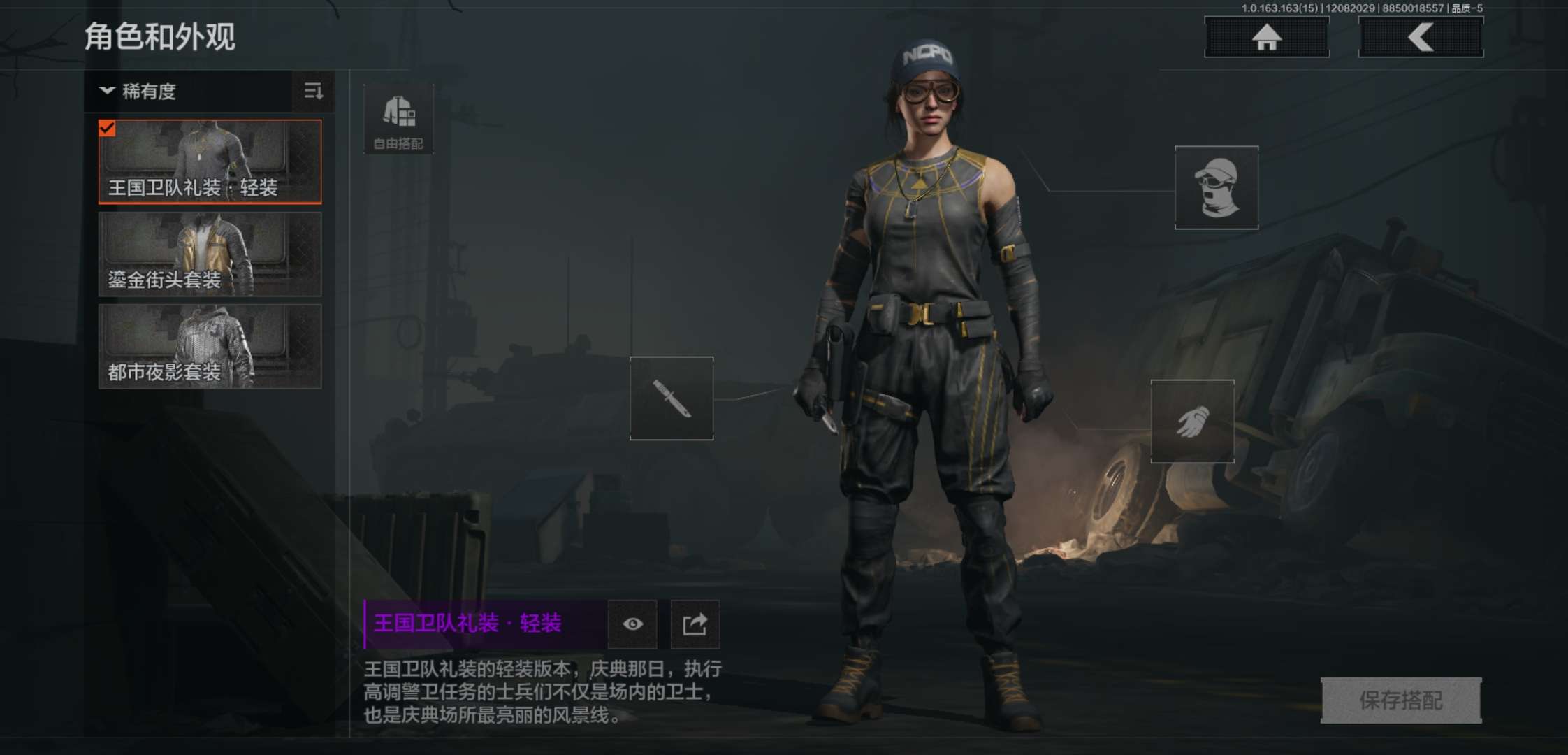Pick the 都市夜影套装 outfit

tap(210, 347)
